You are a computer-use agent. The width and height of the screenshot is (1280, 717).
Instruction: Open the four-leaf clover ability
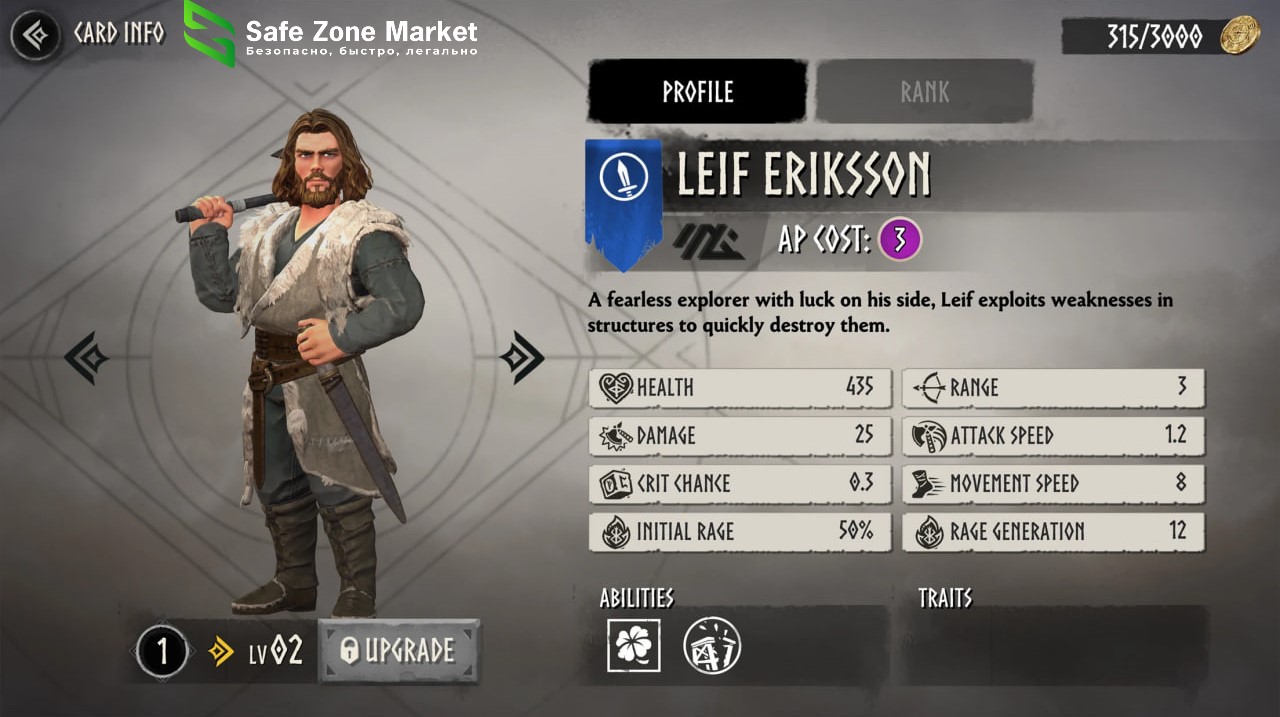pyautogui.click(x=634, y=645)
